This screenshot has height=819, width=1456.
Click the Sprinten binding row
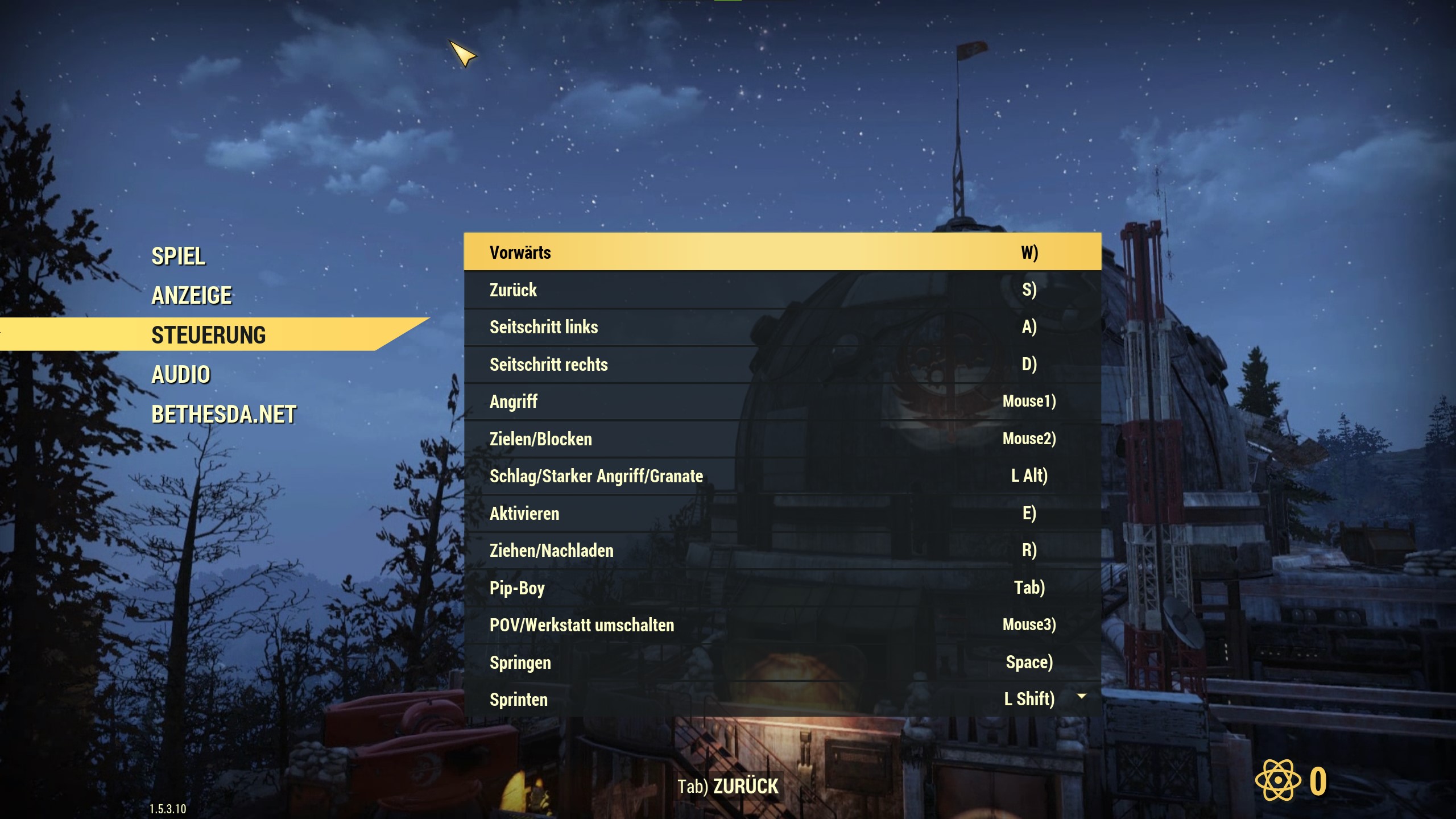(x=782, y=700)
